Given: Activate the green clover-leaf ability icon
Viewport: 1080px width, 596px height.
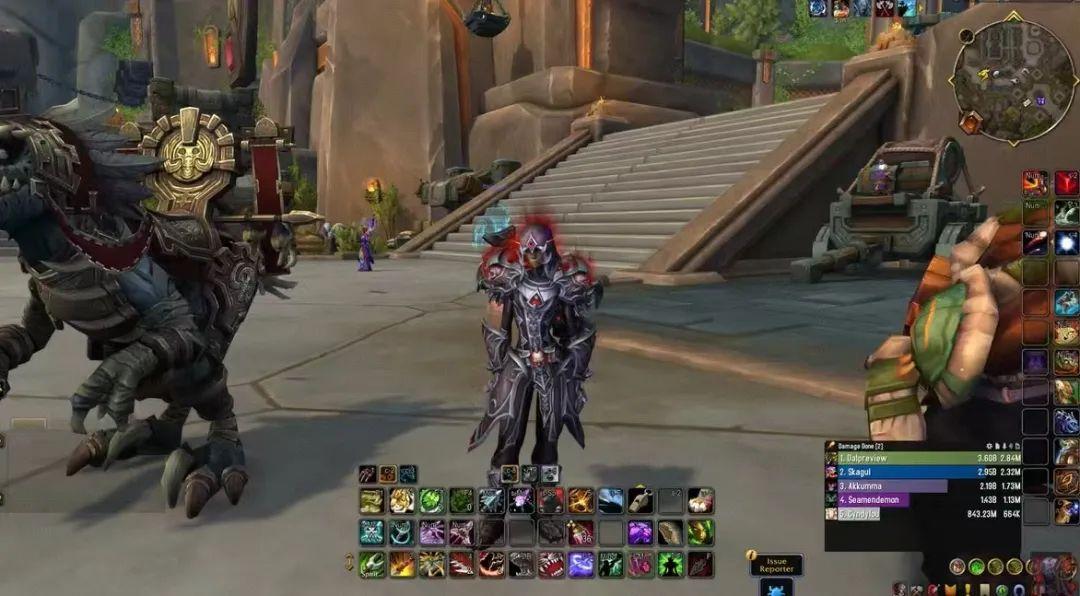Looking at the screenshot, I should (431, 500).
